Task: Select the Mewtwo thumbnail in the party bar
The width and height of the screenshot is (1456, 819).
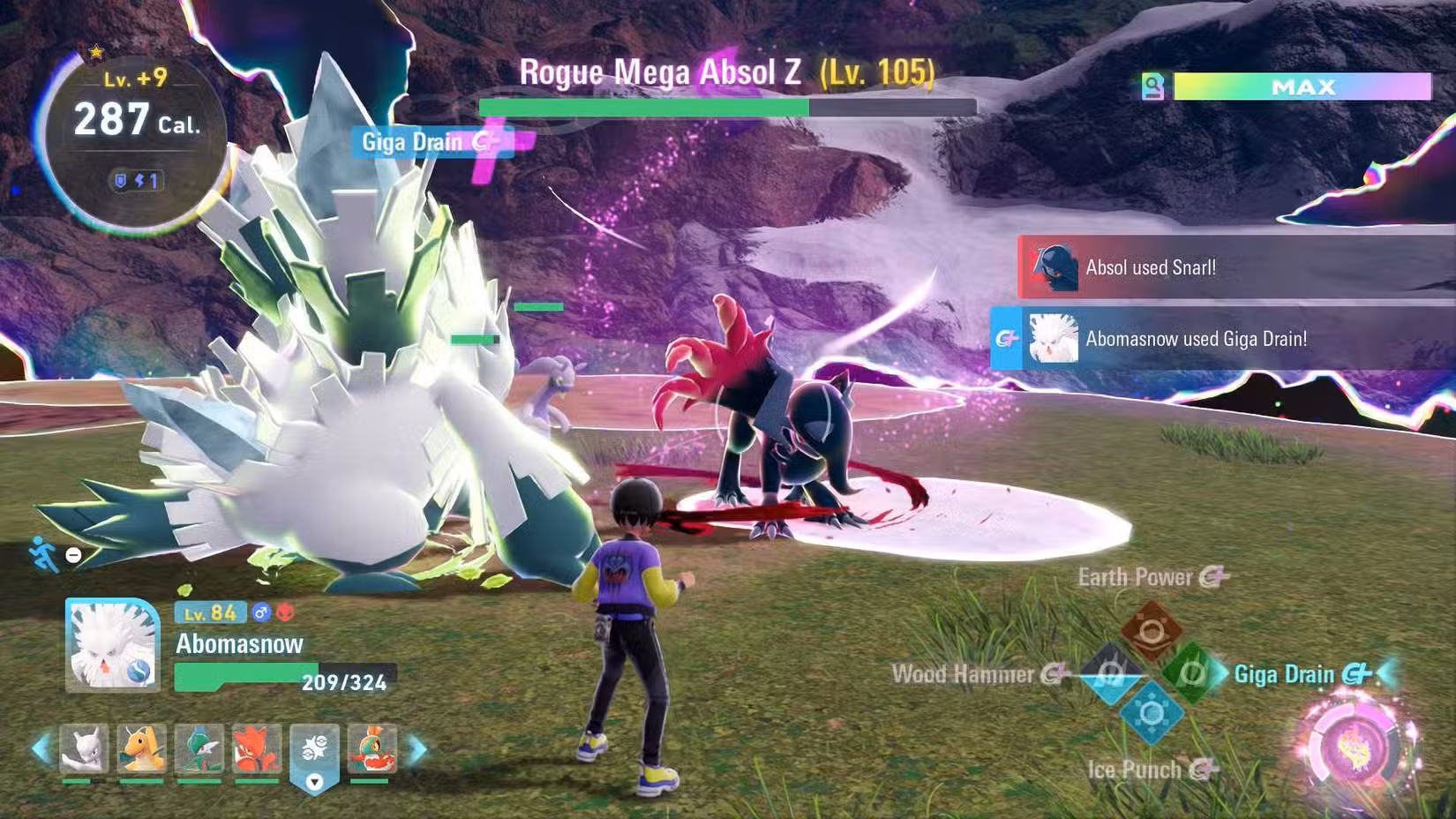Action: (84, 750)
